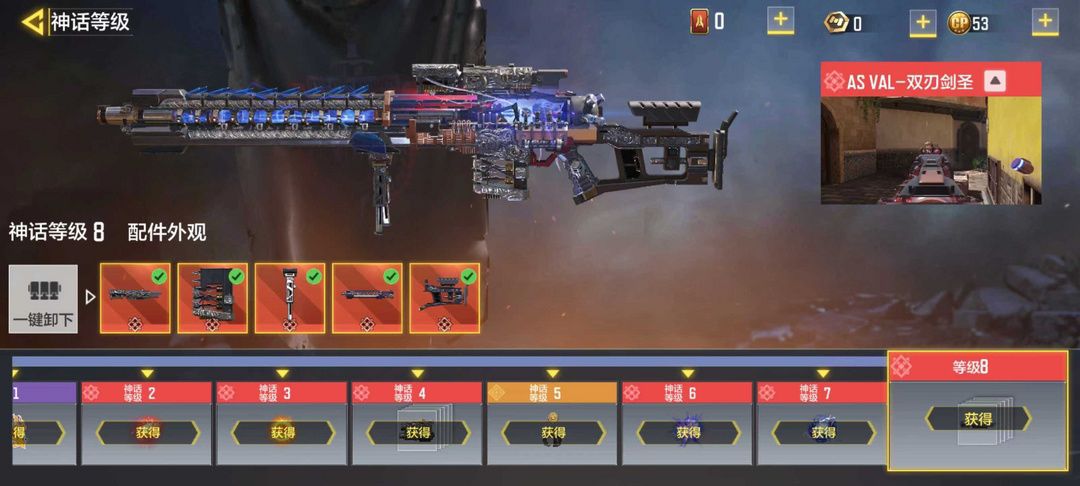Claim the 神话等级 7 reward
The height and width of the screenshot is (486, 1080).
[822, 433]
